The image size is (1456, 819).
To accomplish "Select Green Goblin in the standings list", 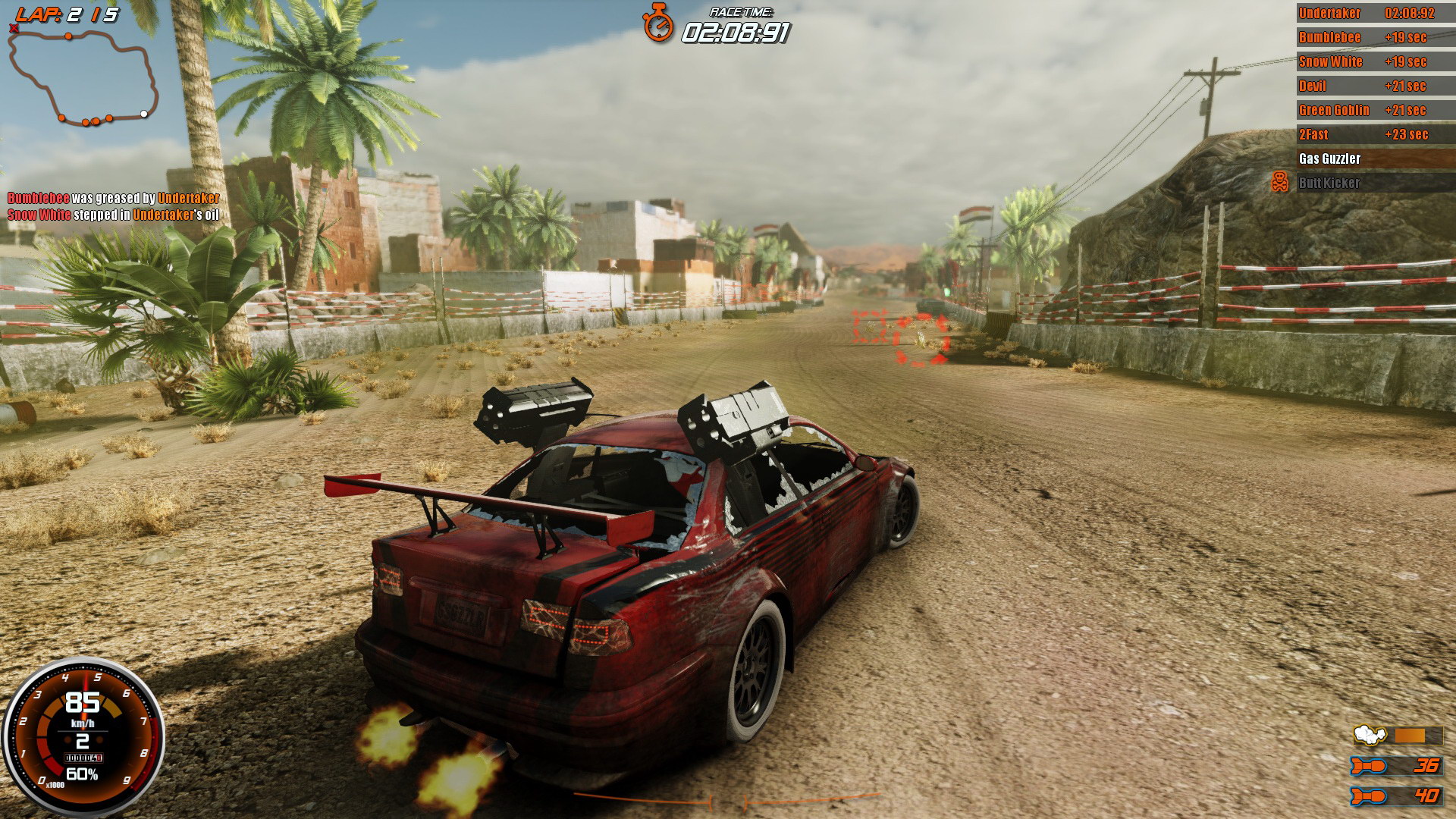I will coord(1334,110).
